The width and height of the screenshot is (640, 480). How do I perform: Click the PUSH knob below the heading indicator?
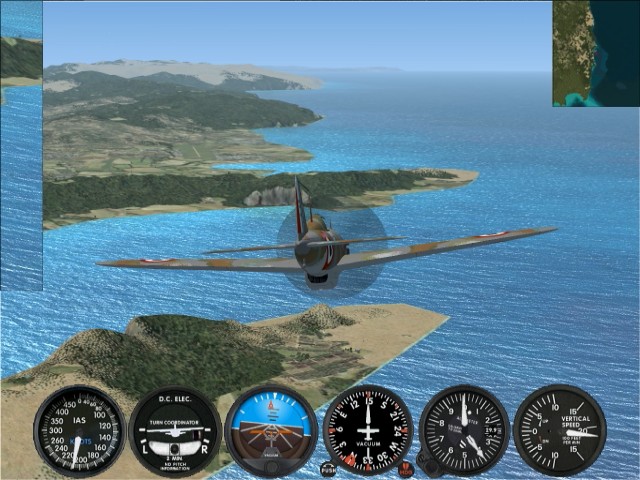329,469
